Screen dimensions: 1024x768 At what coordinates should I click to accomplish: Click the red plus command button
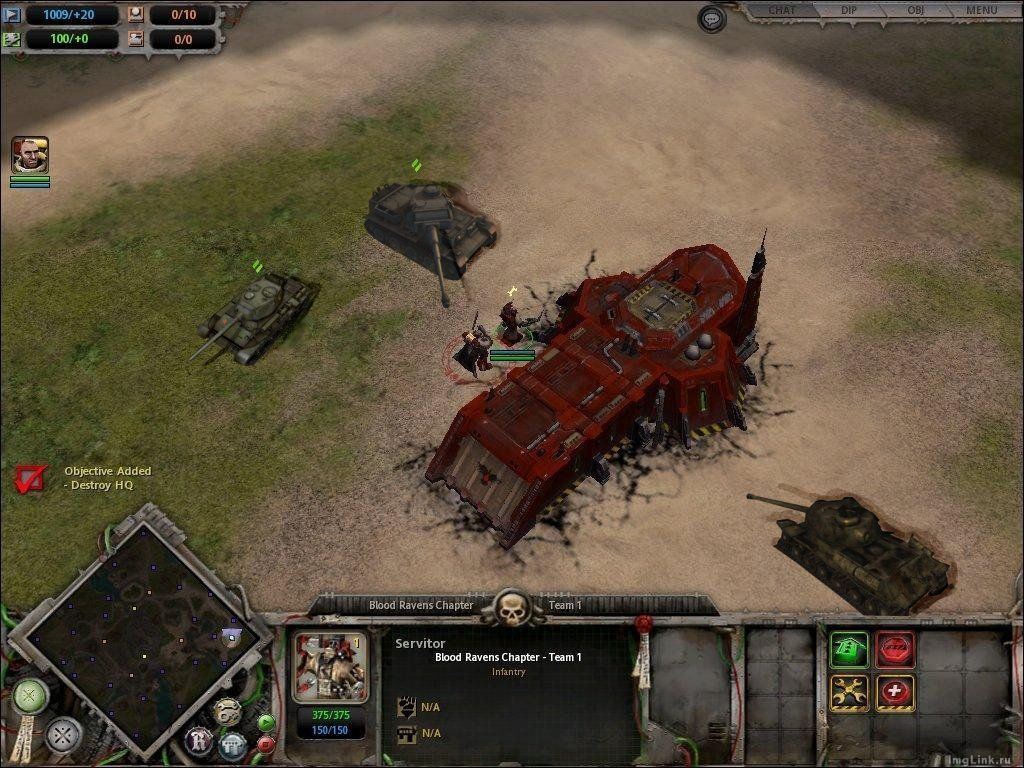pos(895,693)
